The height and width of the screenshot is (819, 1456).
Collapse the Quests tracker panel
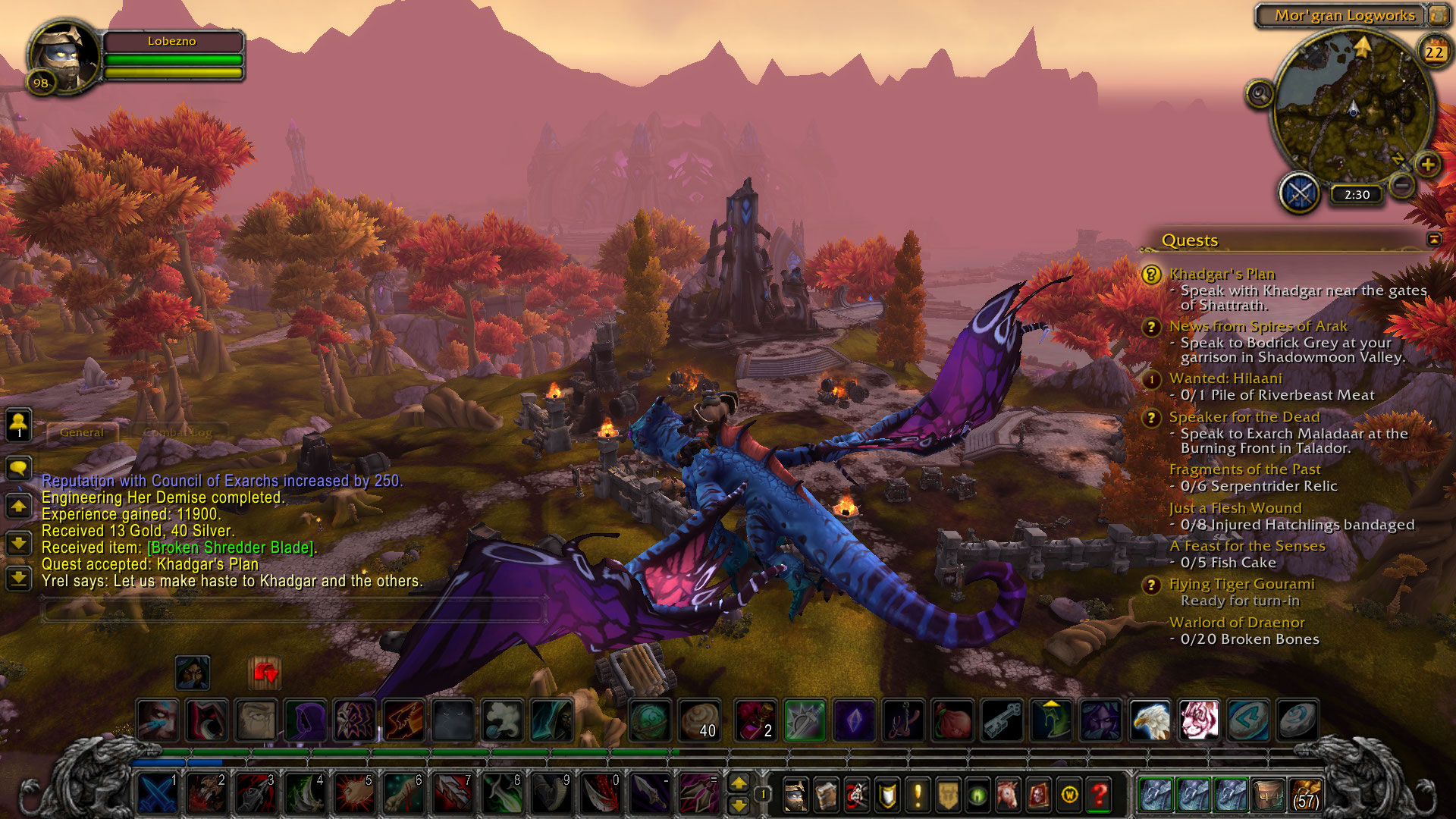(1434, 240)
